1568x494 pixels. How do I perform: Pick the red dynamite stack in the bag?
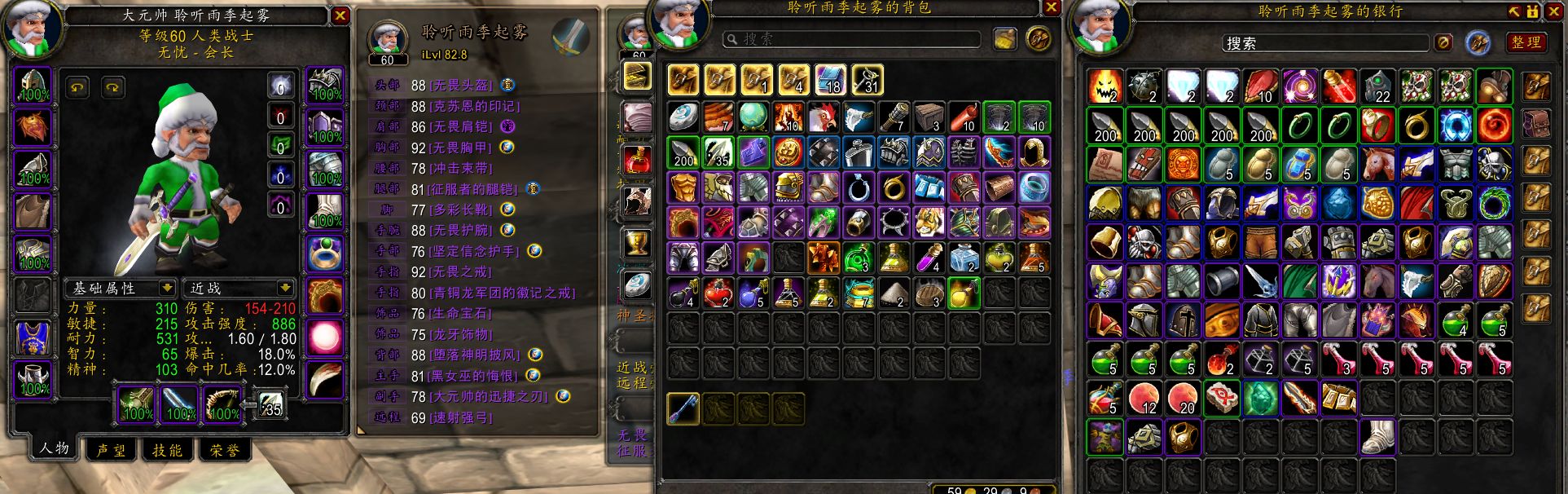click(x=964, y=117)
